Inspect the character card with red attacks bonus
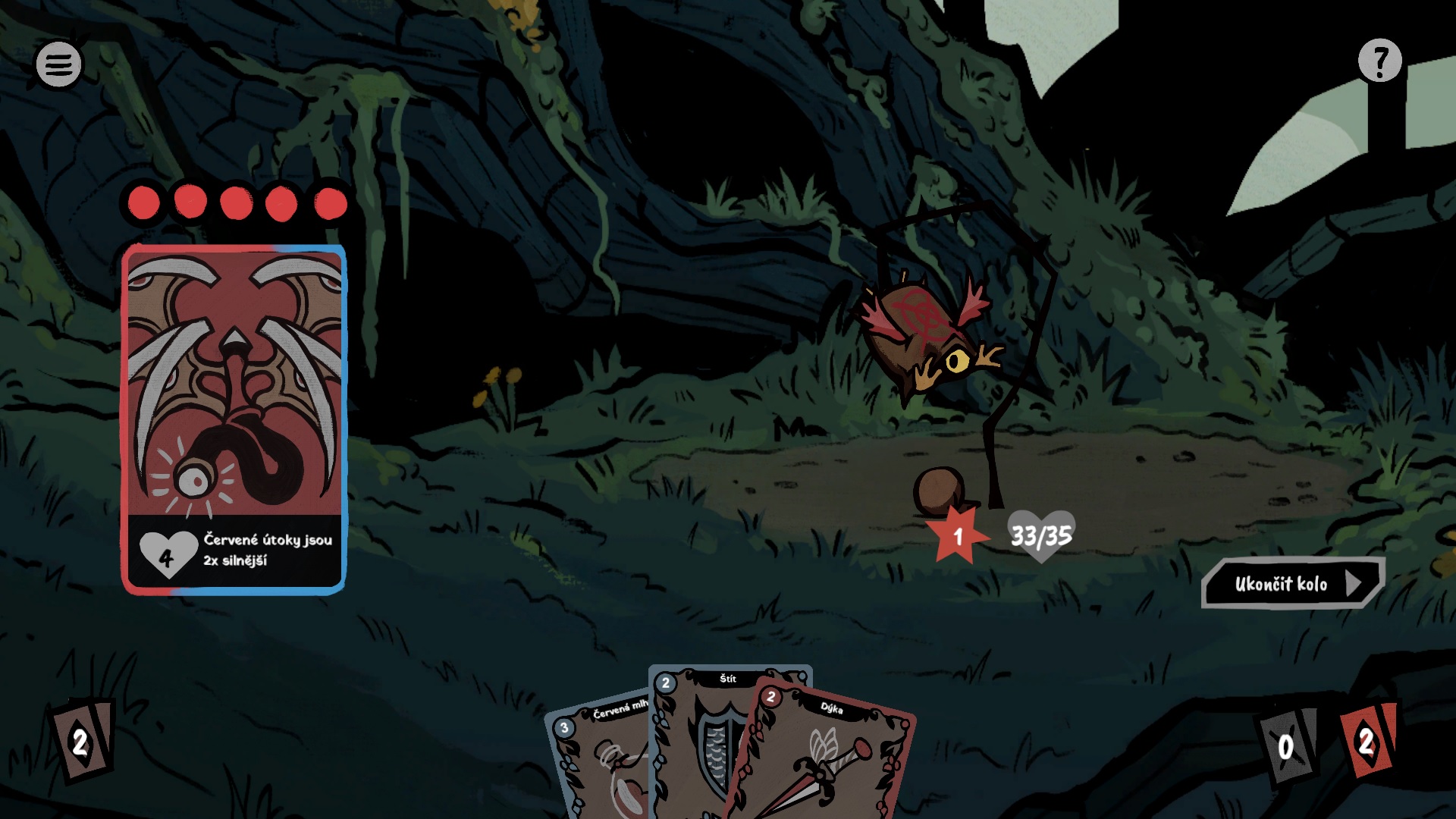1456x819 pixels. [x=234, y=419]
